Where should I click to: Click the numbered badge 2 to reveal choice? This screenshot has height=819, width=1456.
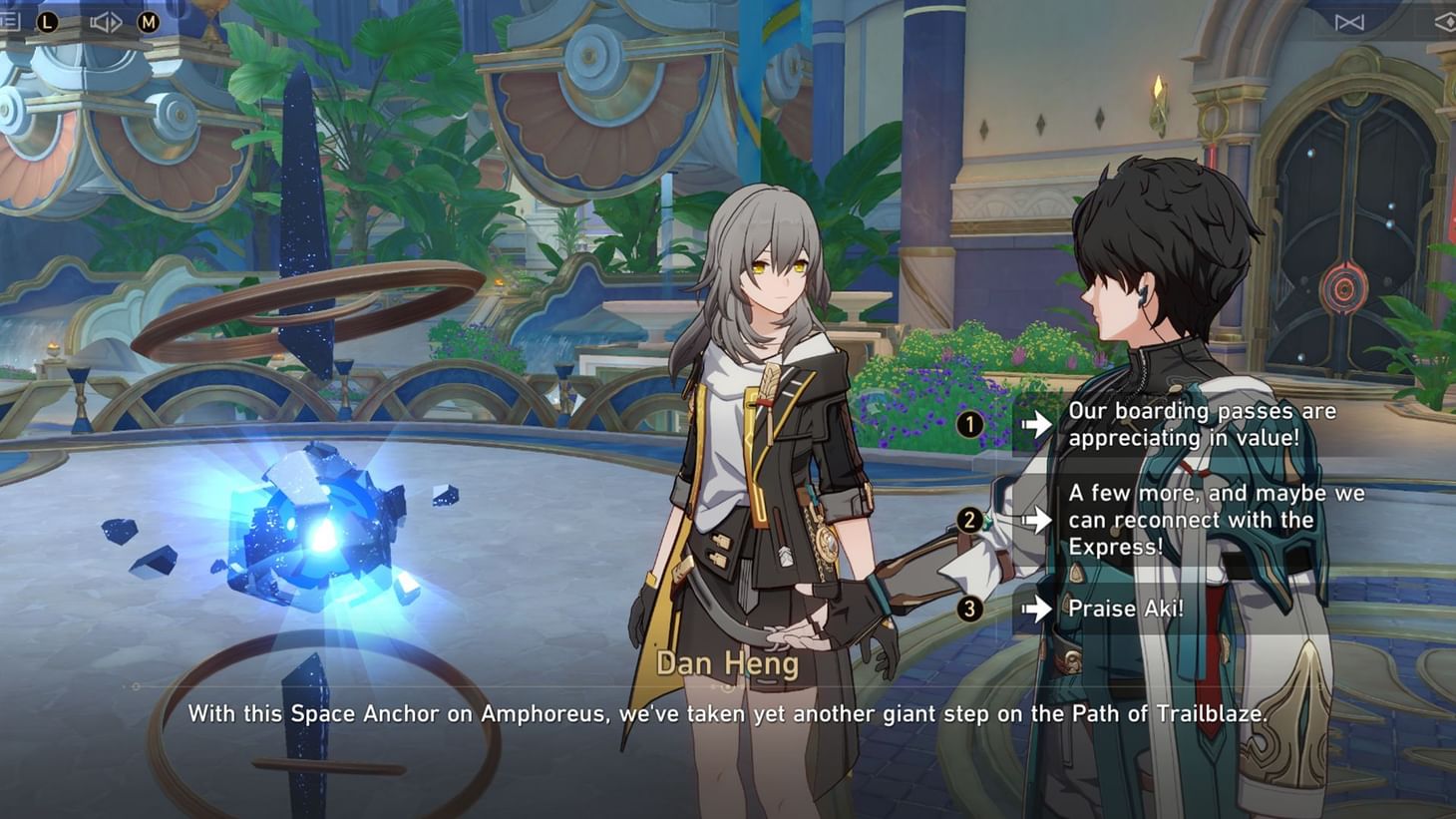point(968,519)
